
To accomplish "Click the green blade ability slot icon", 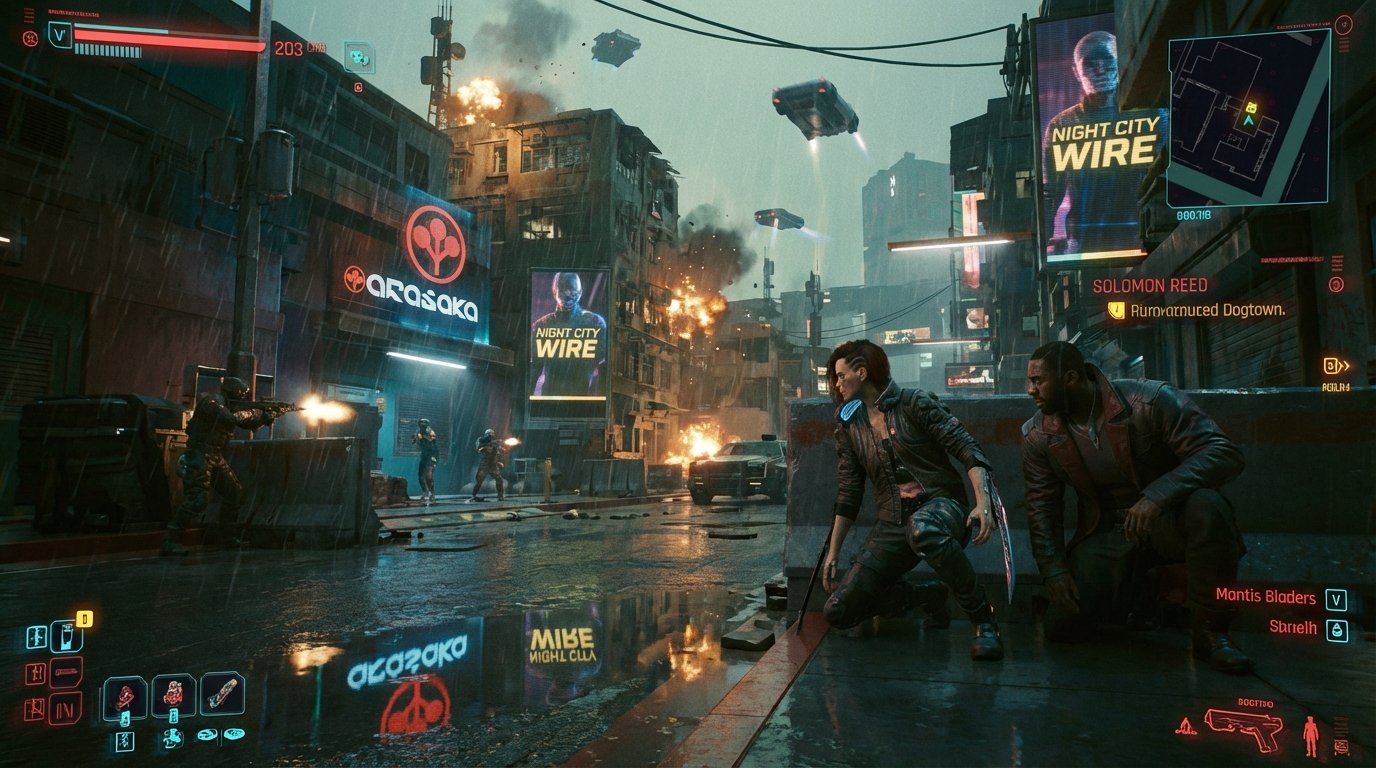I will (223, 690).
